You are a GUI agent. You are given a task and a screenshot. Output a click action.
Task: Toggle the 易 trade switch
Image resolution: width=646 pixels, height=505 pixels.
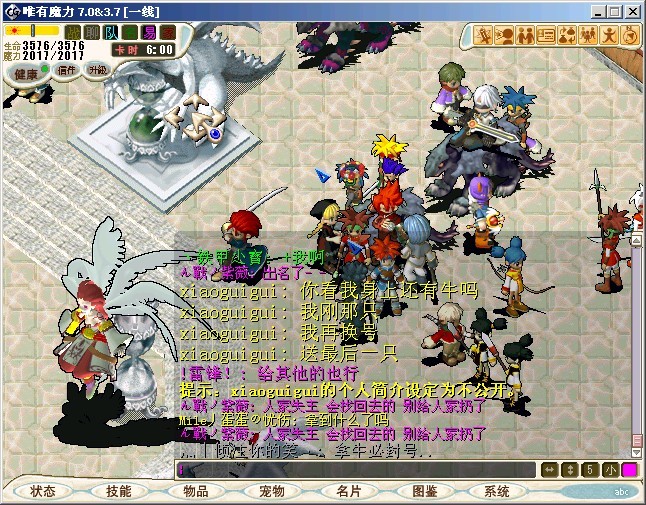point(148,32)
